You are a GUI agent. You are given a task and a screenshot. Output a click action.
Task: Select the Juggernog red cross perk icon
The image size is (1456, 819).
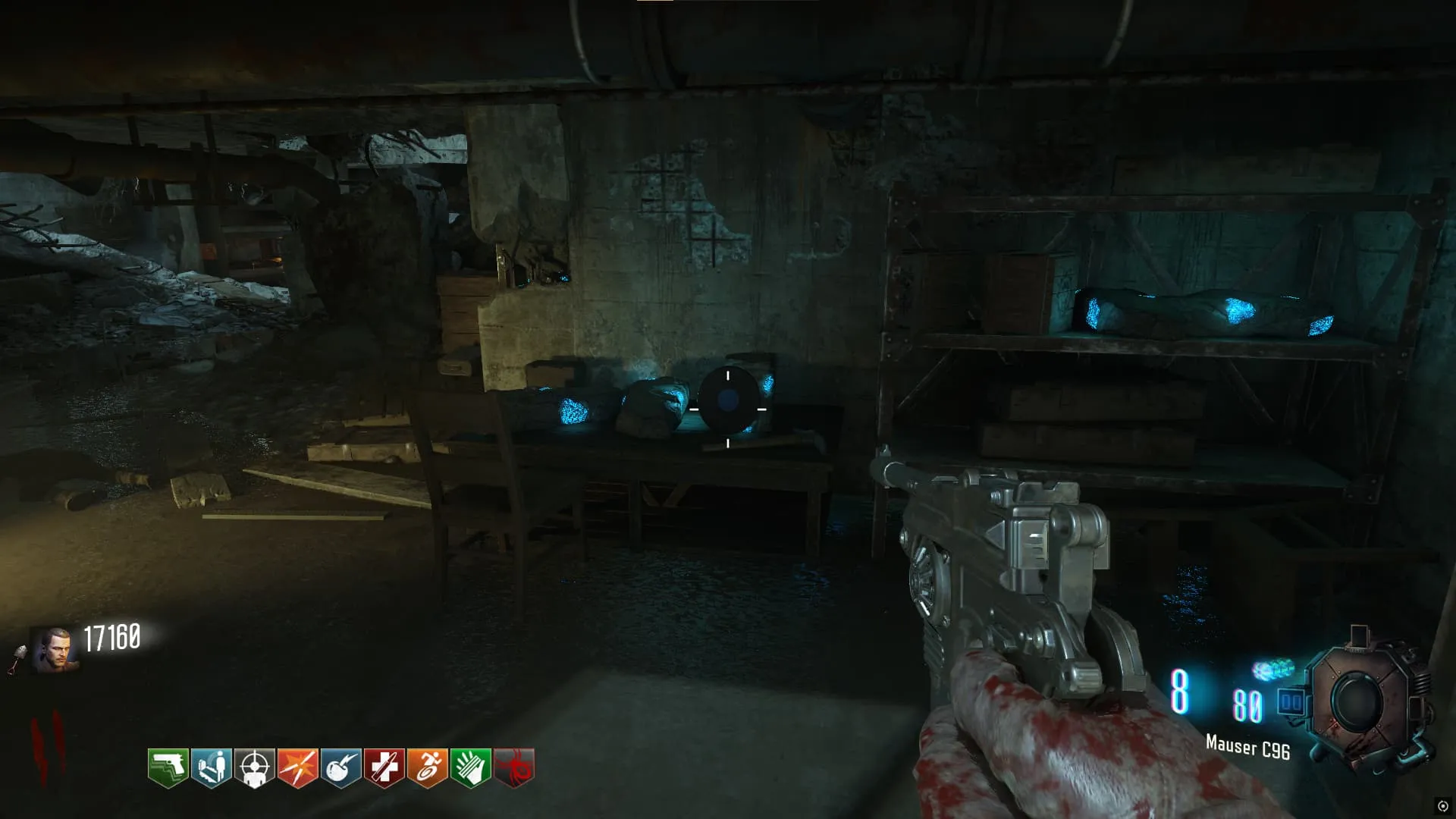click(384, 767)
